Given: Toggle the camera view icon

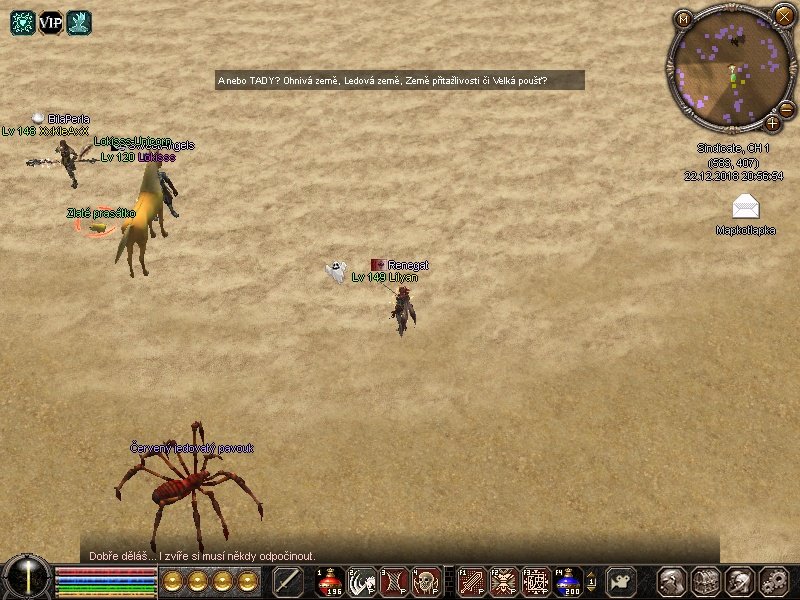Looking at the screenshot, I should (623, 581).
